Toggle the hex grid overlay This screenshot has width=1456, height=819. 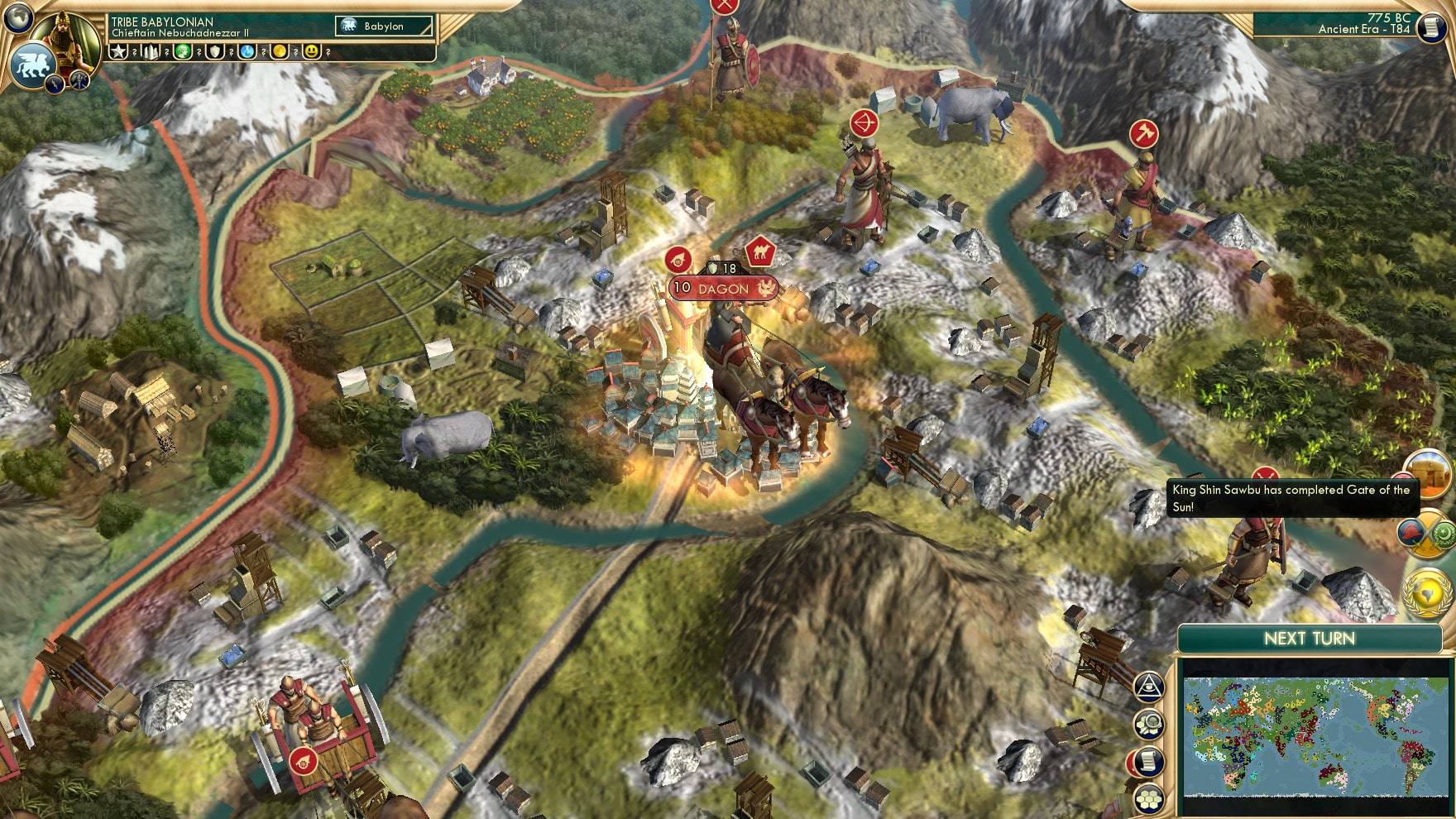coord(1147,800)
